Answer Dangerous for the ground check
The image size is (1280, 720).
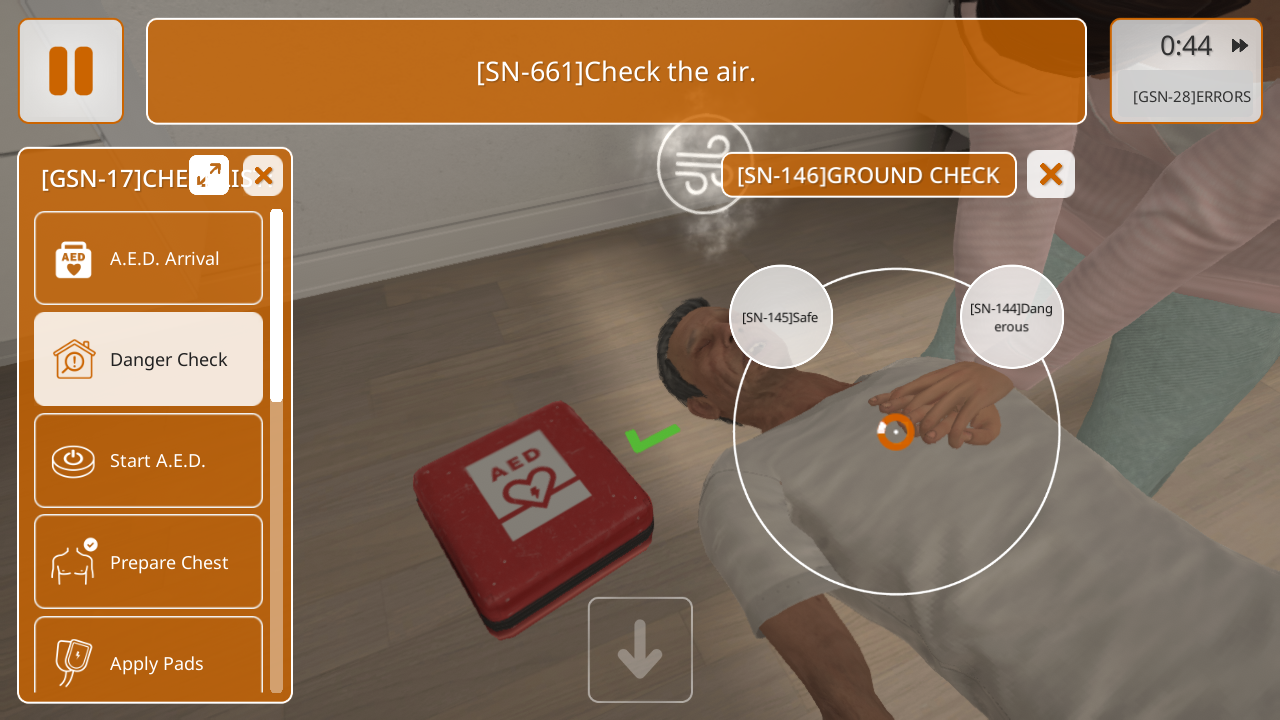[x=1011, y=317]
